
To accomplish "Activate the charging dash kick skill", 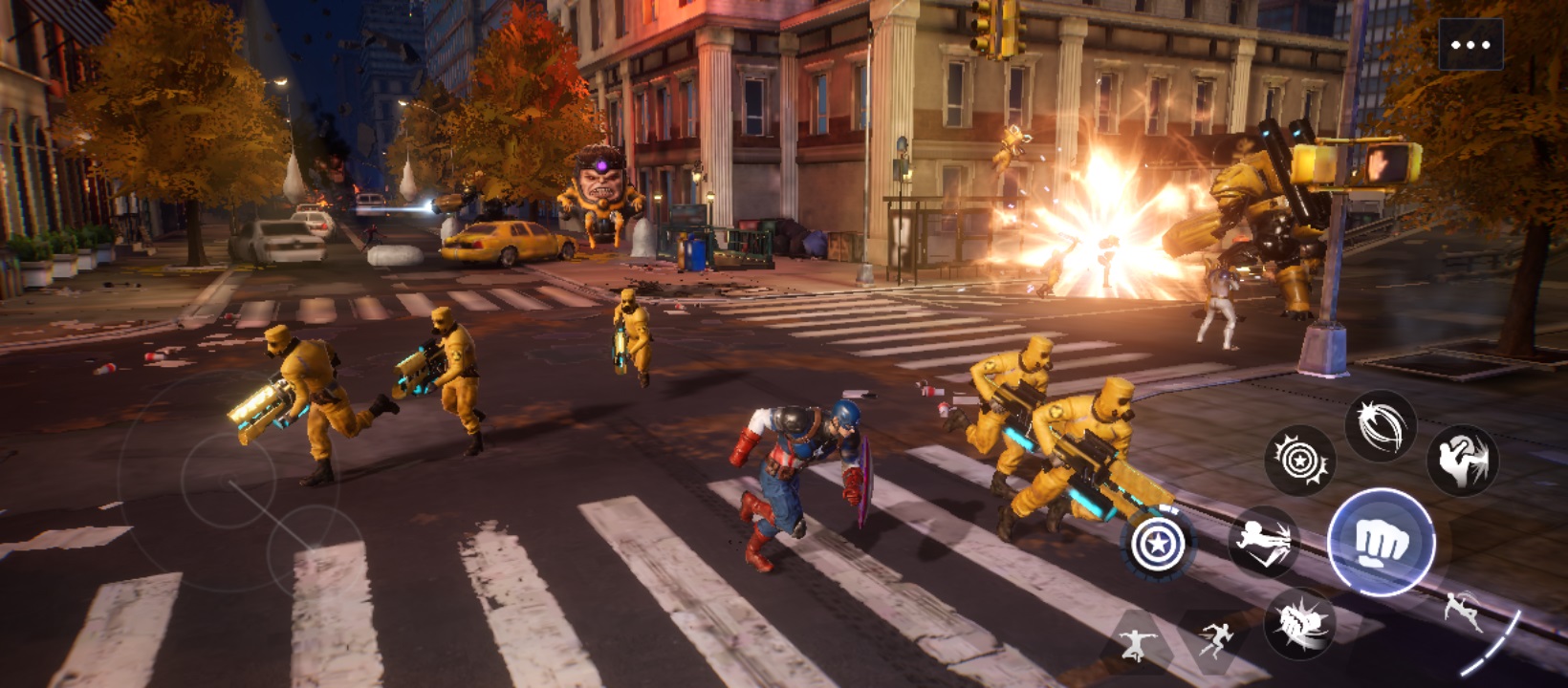I will click(x=1263, y=542).
